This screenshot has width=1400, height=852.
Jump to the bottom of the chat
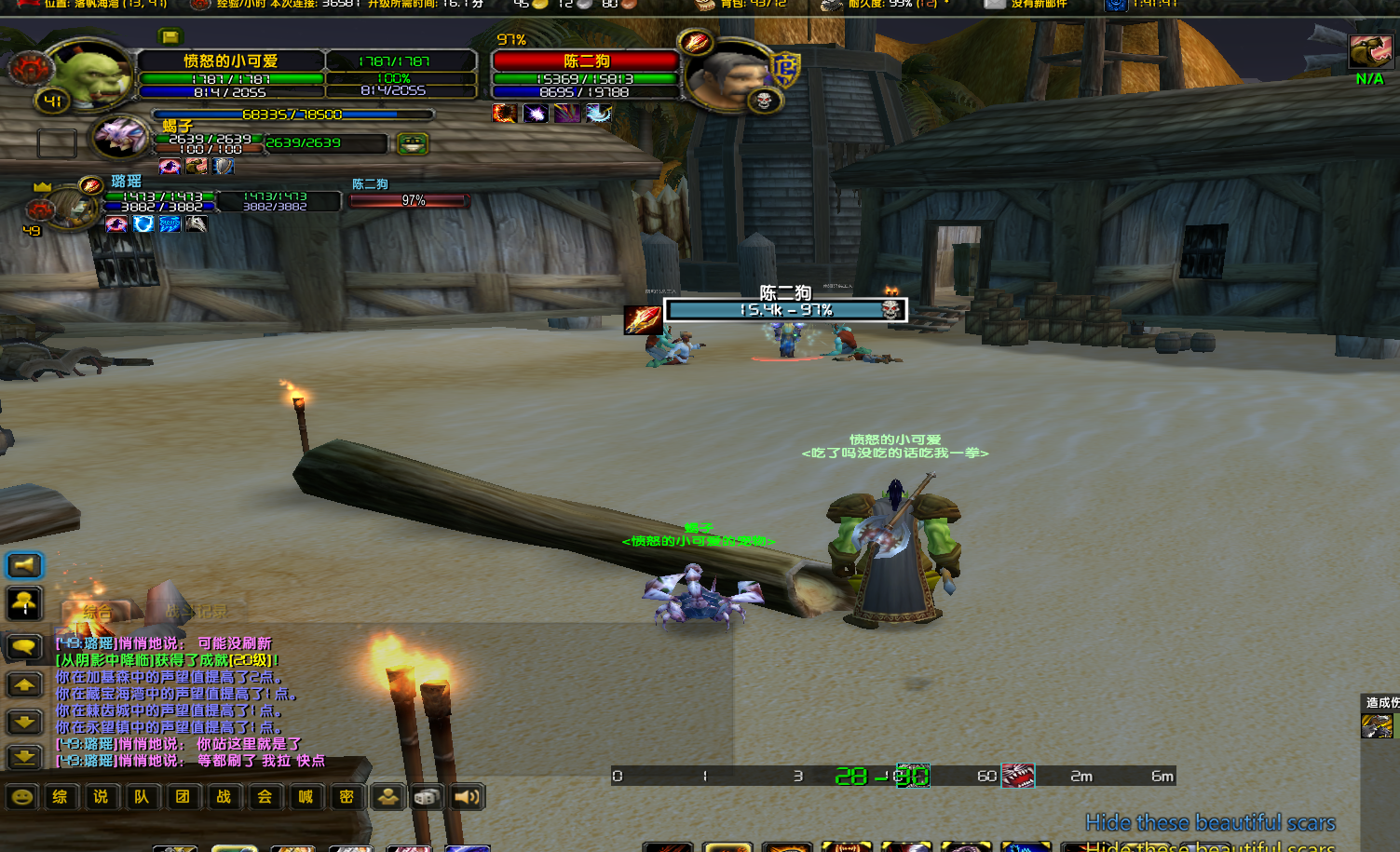(24, 757)
